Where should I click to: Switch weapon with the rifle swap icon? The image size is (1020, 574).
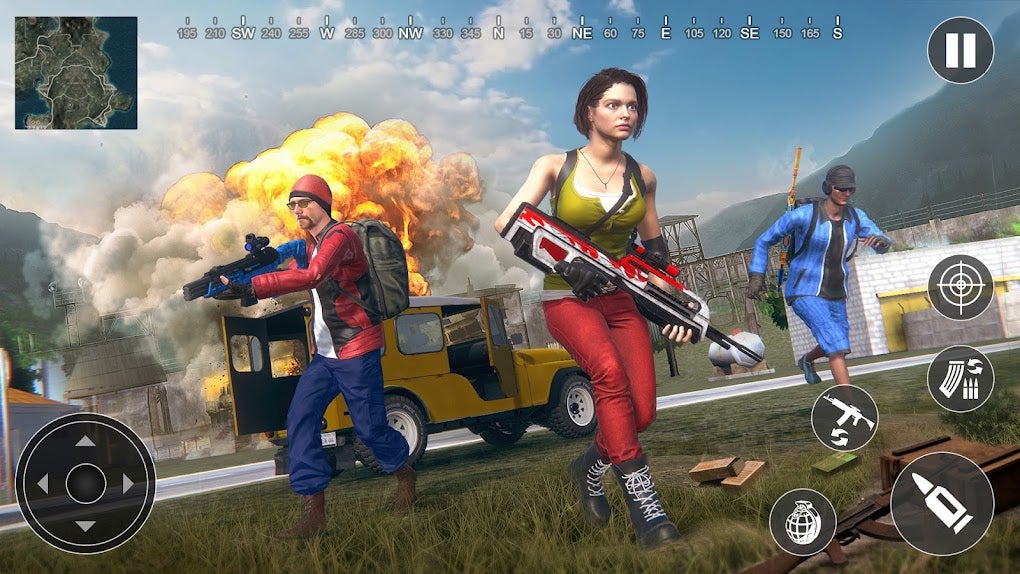point(844,417)
